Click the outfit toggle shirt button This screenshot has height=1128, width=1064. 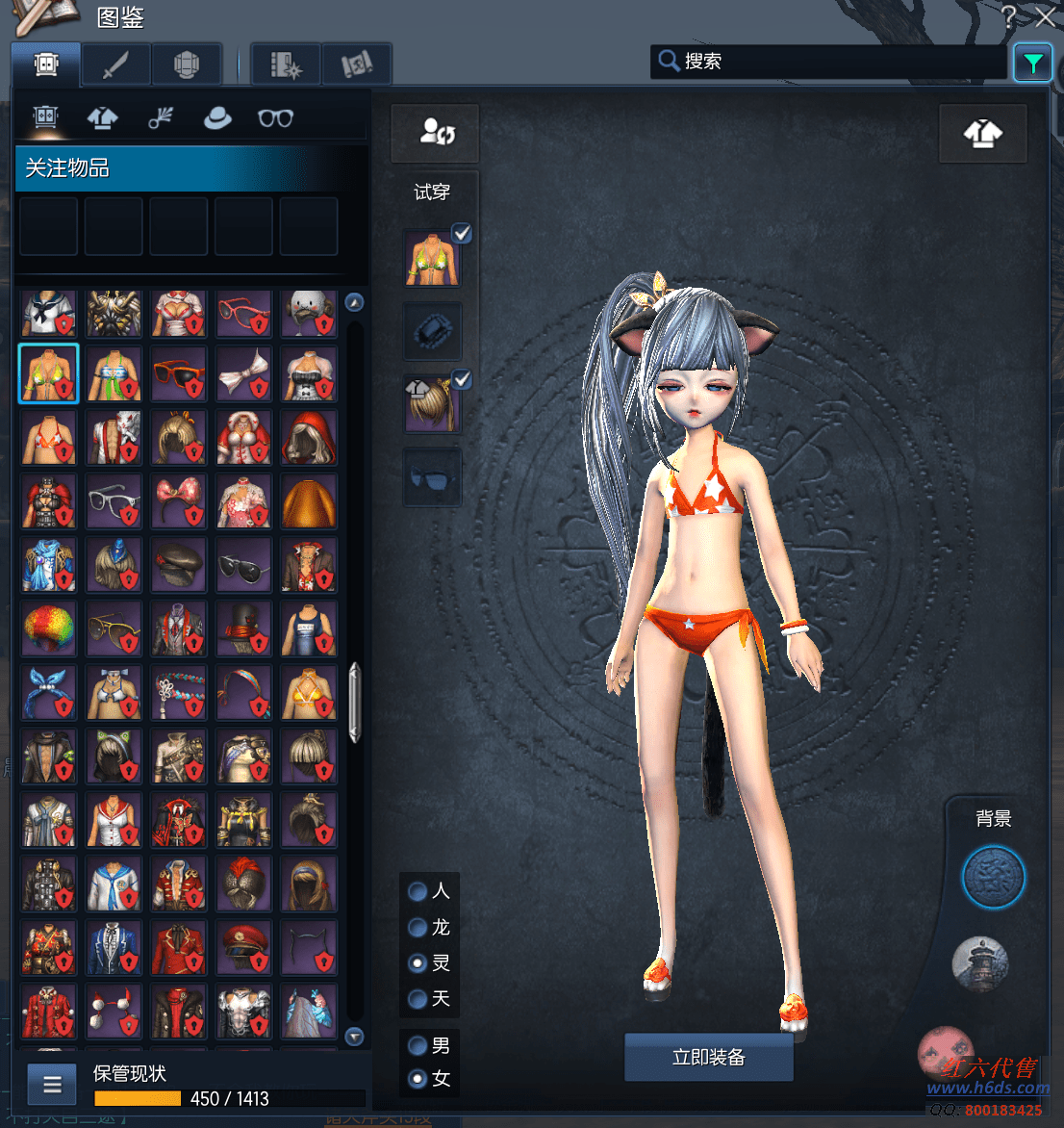[x=982, y=133]
